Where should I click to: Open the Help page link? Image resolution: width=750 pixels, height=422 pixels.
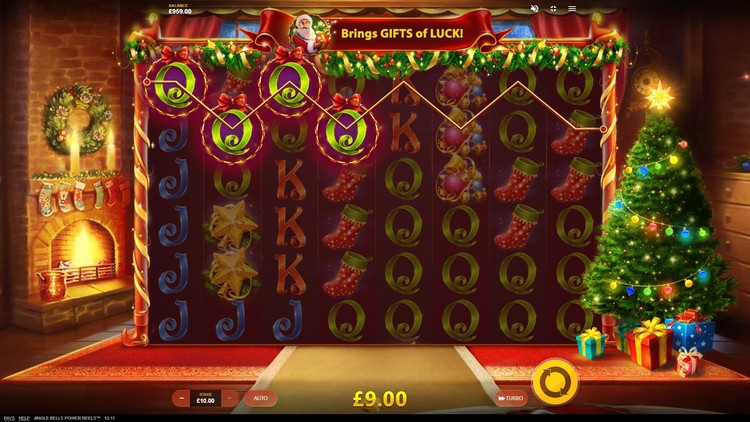(24, 417)
